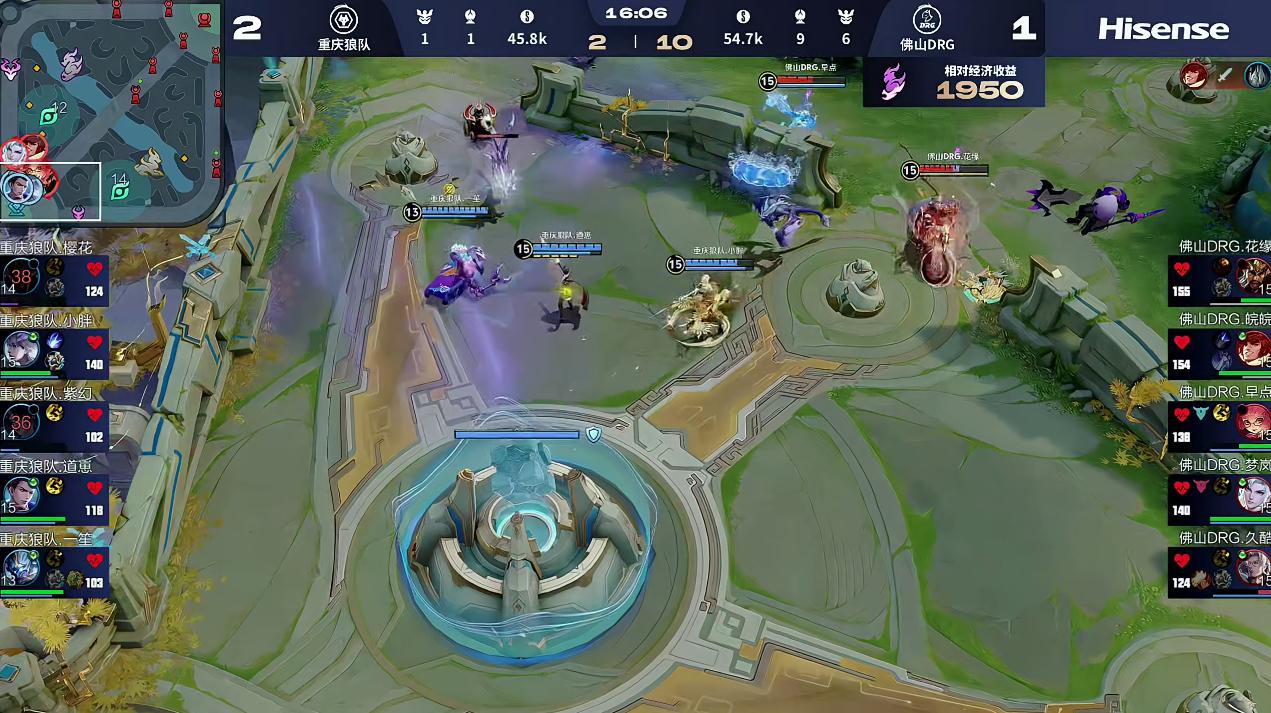This screenshot has width=1271, height=713.
Task: Click the minimap in the corner
Action: tap(110, 112)
